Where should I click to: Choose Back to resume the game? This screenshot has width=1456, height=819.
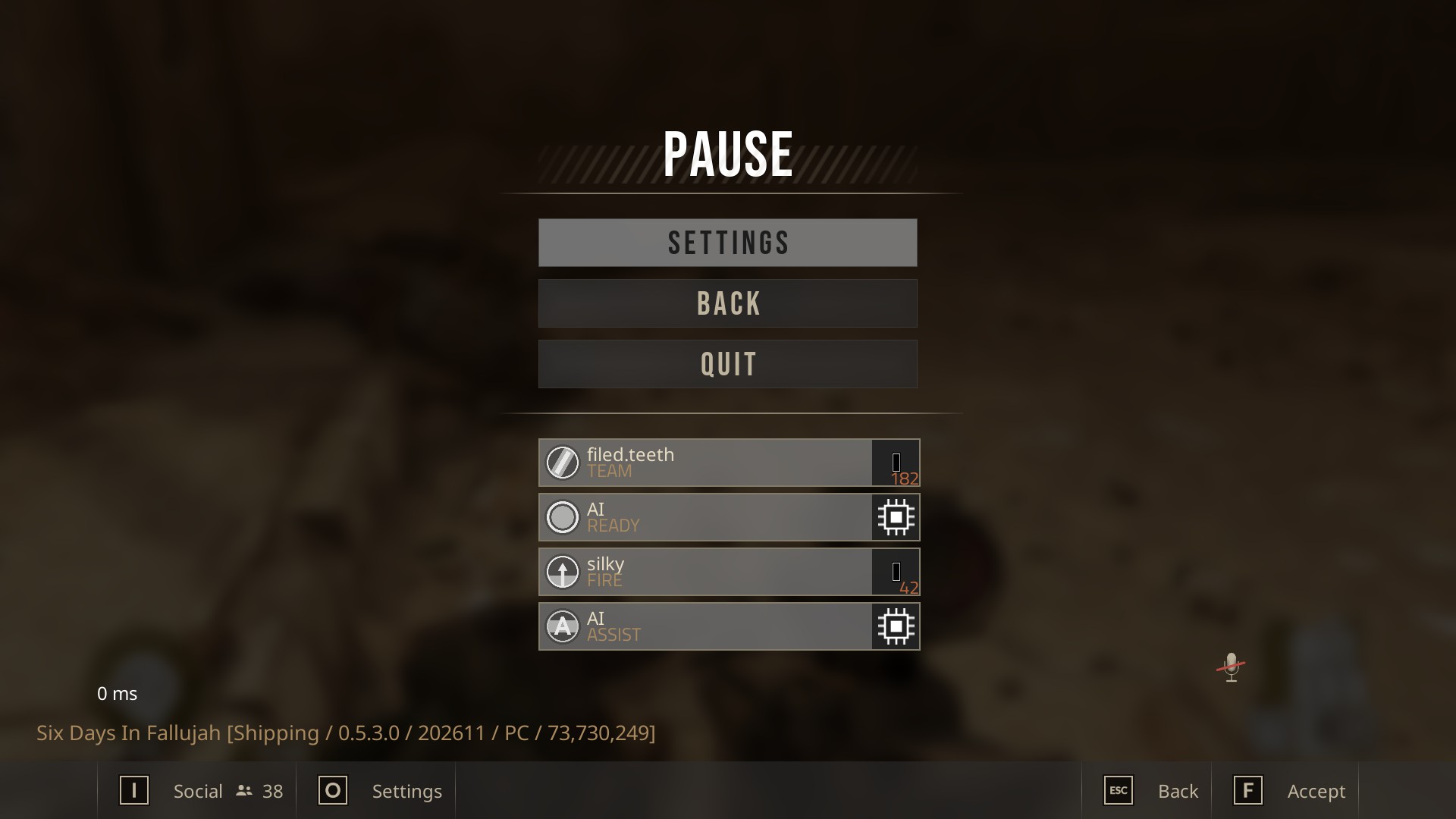727,303
